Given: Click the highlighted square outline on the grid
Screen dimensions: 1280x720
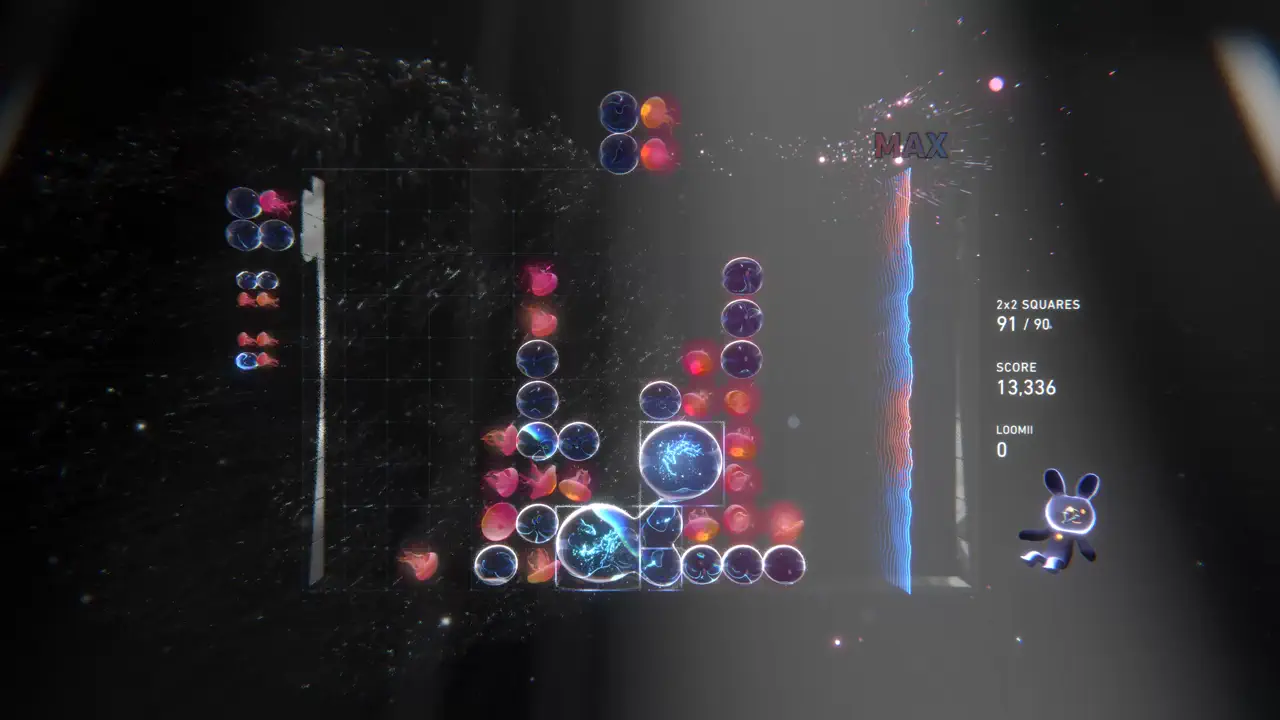Looking at the screenshot, I should (x=598, y=545).
